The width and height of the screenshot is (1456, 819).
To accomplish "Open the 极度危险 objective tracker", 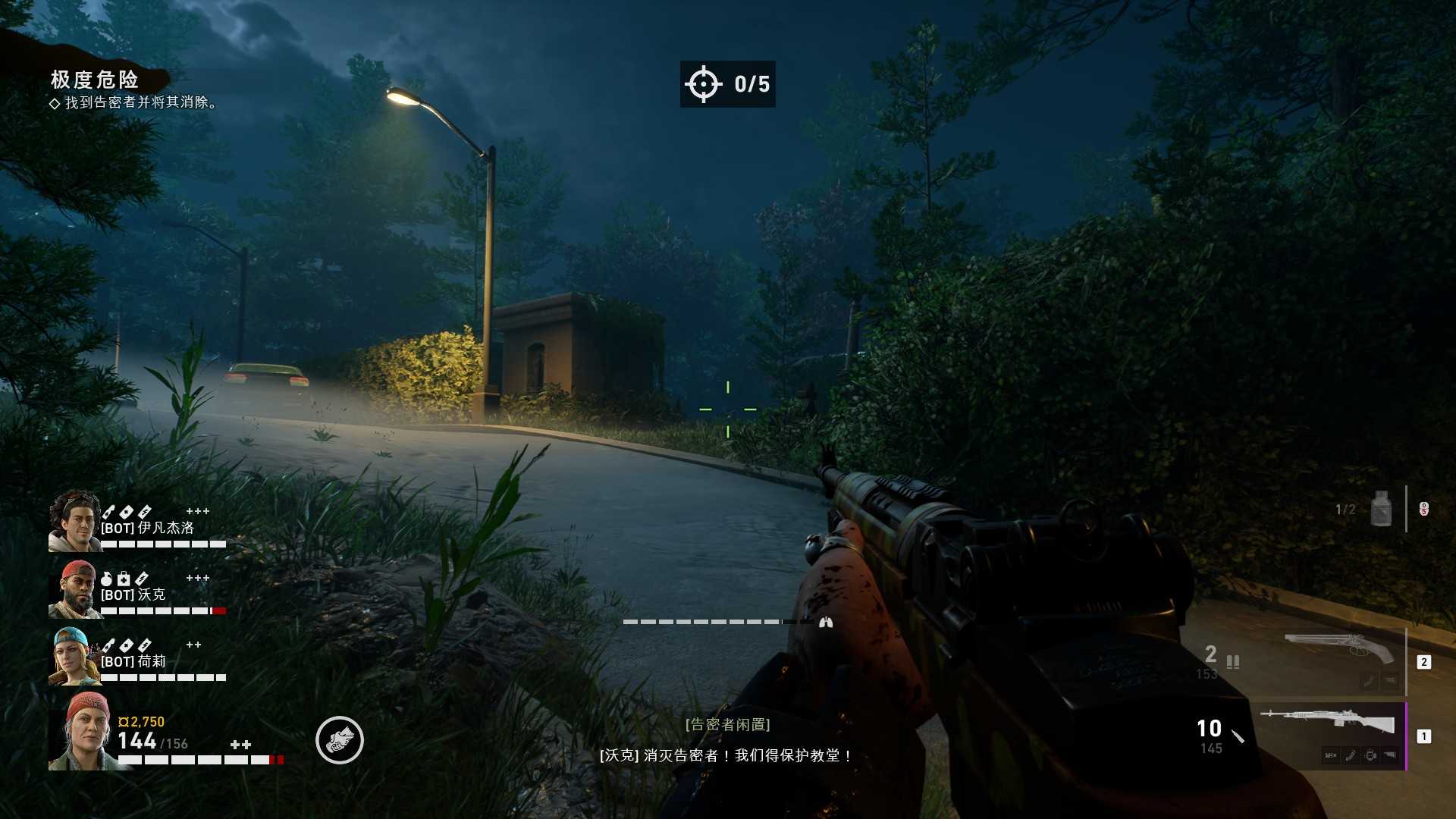I will pyautogui.click(x=95, y=80).
